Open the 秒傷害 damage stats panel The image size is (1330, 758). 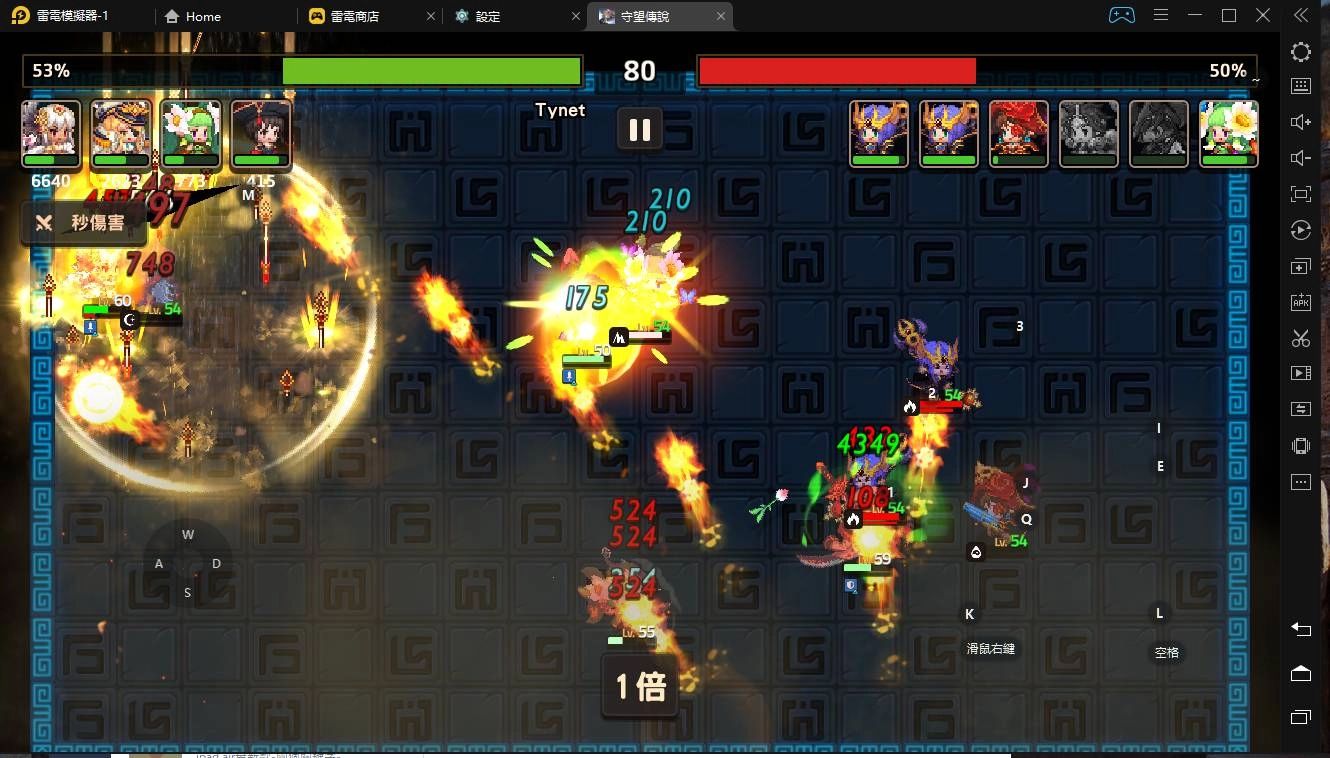pos(84,223)
